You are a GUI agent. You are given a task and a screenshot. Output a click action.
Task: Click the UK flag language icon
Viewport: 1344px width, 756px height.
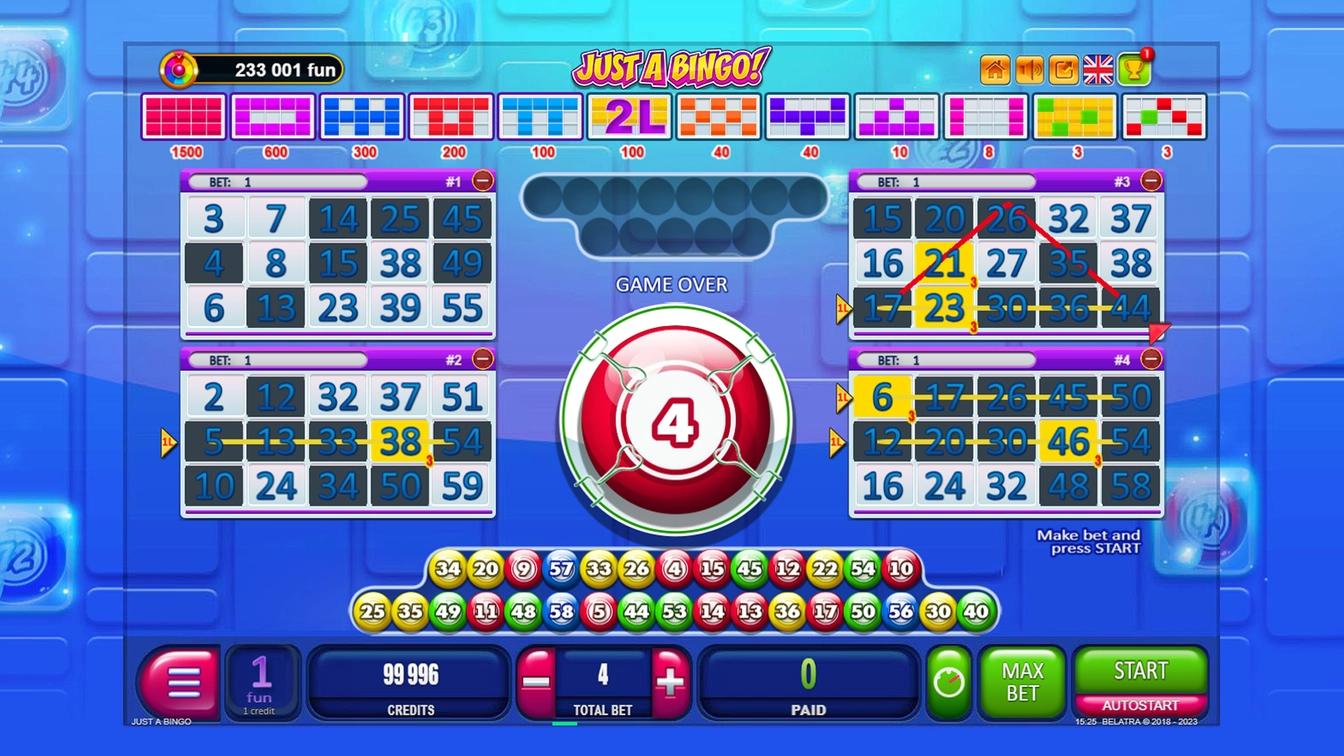tap(1099, 70)
